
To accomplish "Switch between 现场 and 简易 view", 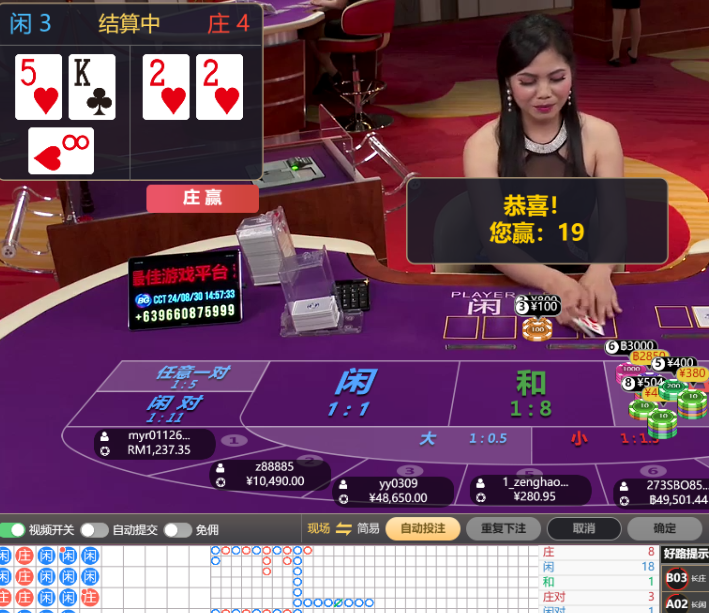I will (x=343, y=529).
